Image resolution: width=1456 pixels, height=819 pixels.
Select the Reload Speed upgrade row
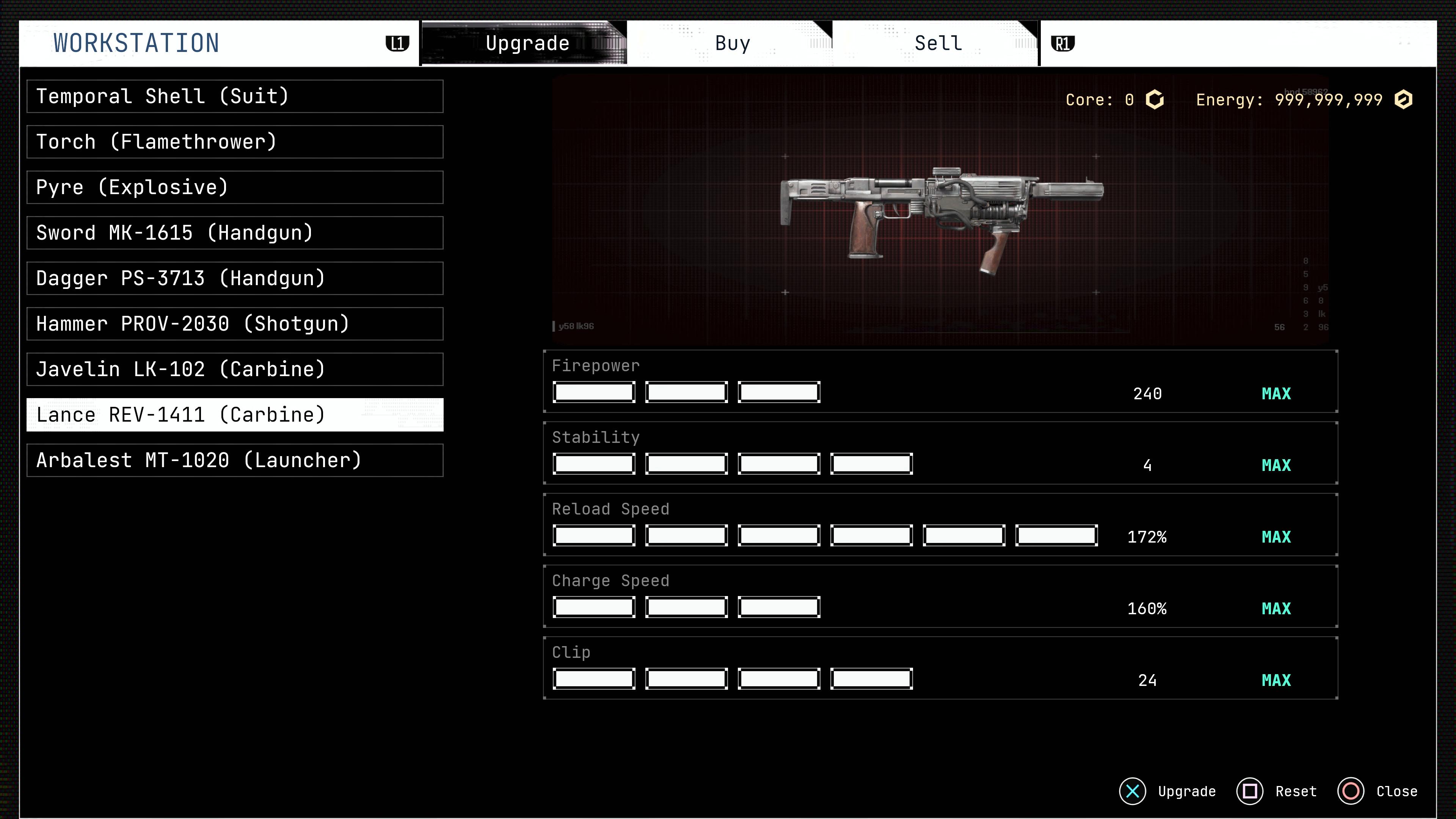point(940,525)
